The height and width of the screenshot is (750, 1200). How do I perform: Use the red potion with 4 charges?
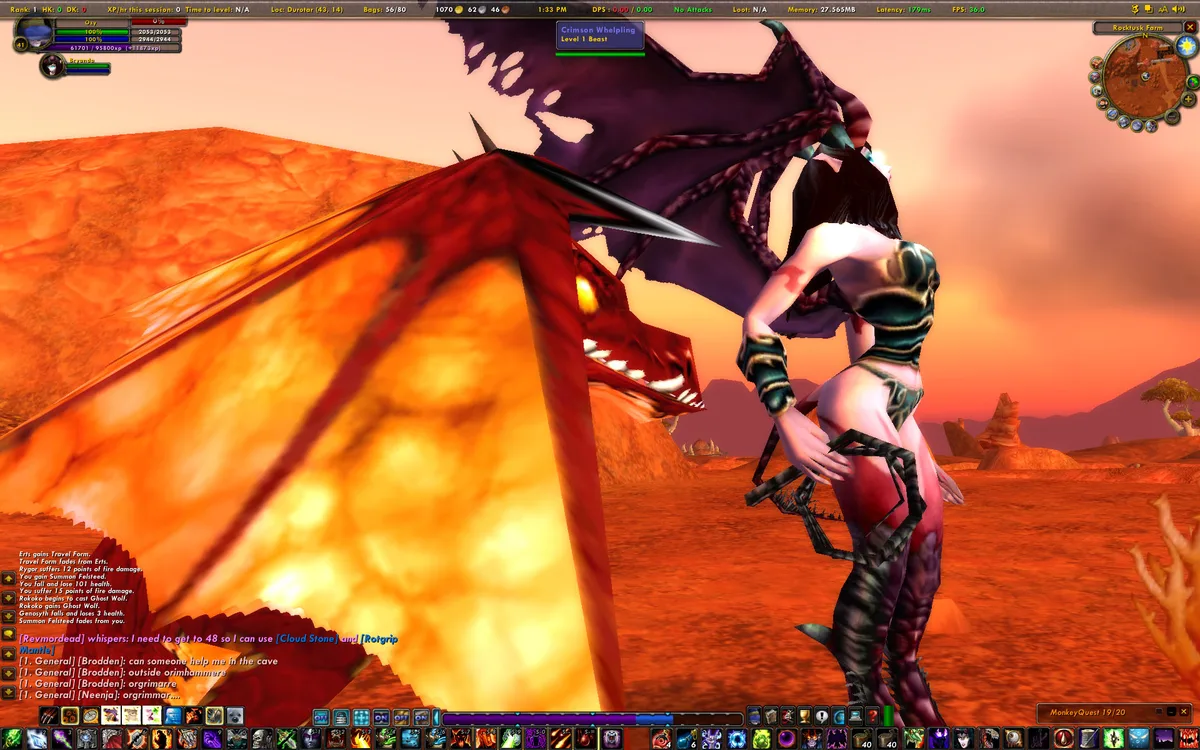pyautogui.click(x=662, y=738)
